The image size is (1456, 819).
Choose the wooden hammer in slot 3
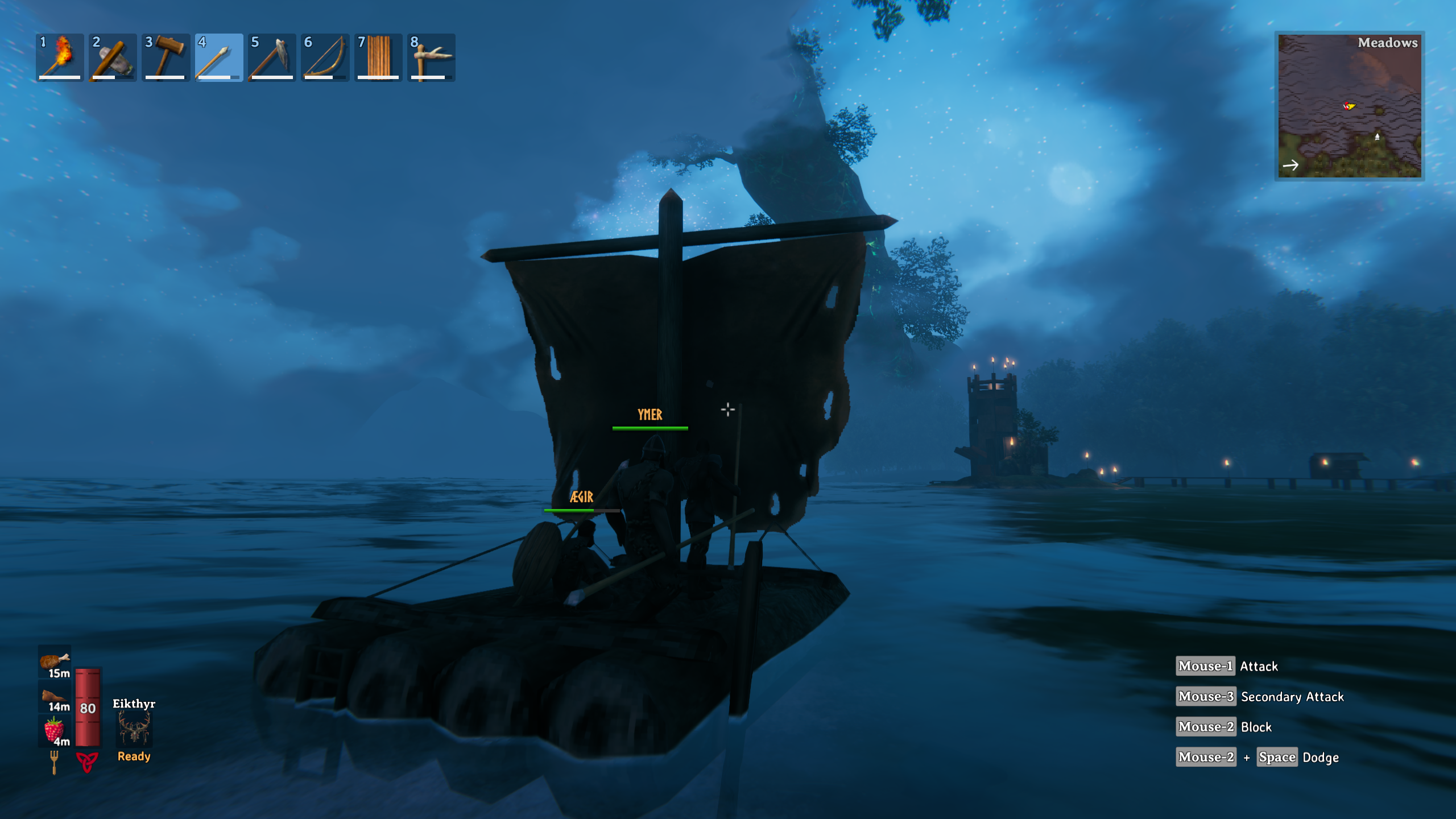pos(166,57)
